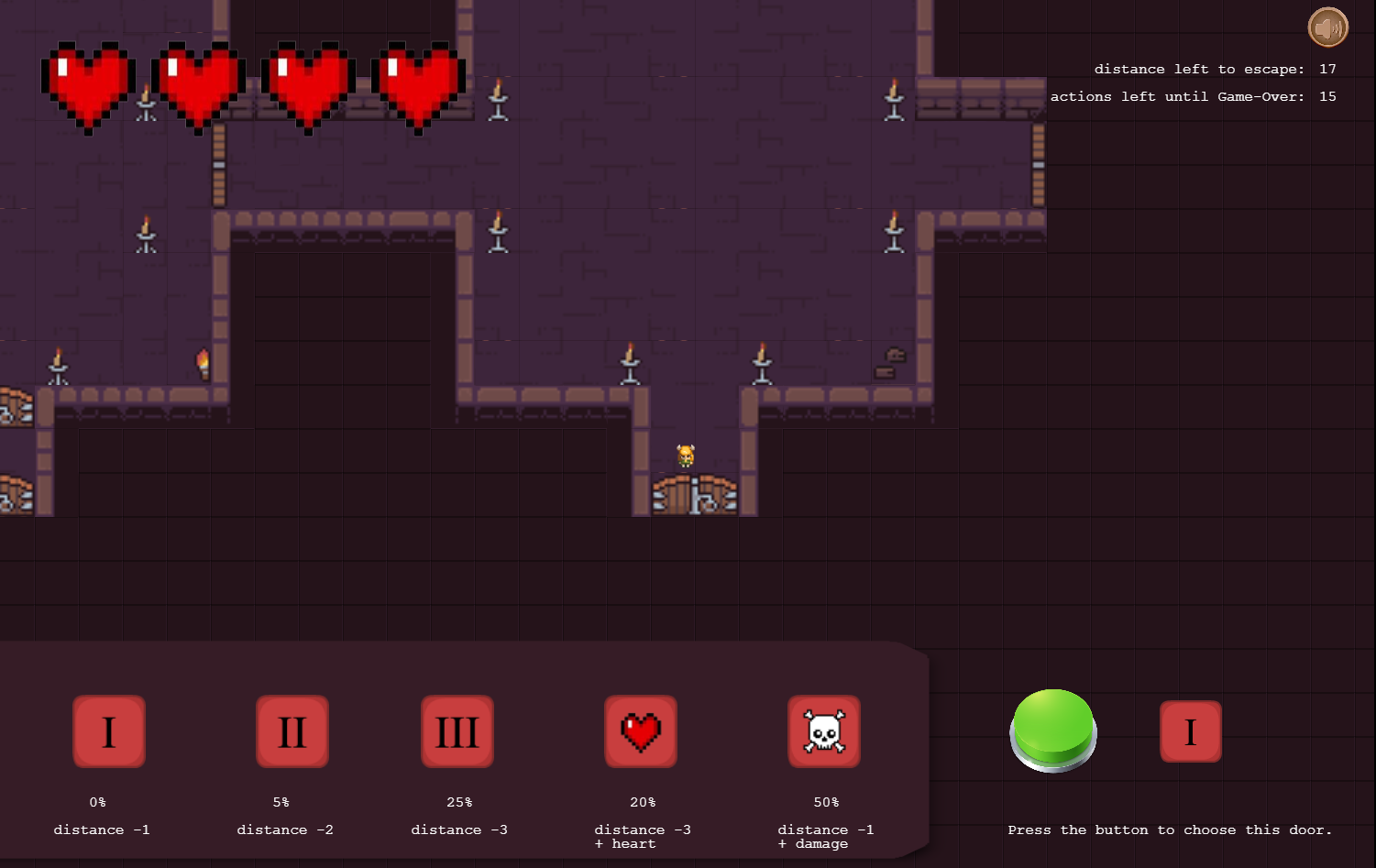
Task: Choose door II with 5% chance
Action: tap(292, 731)
